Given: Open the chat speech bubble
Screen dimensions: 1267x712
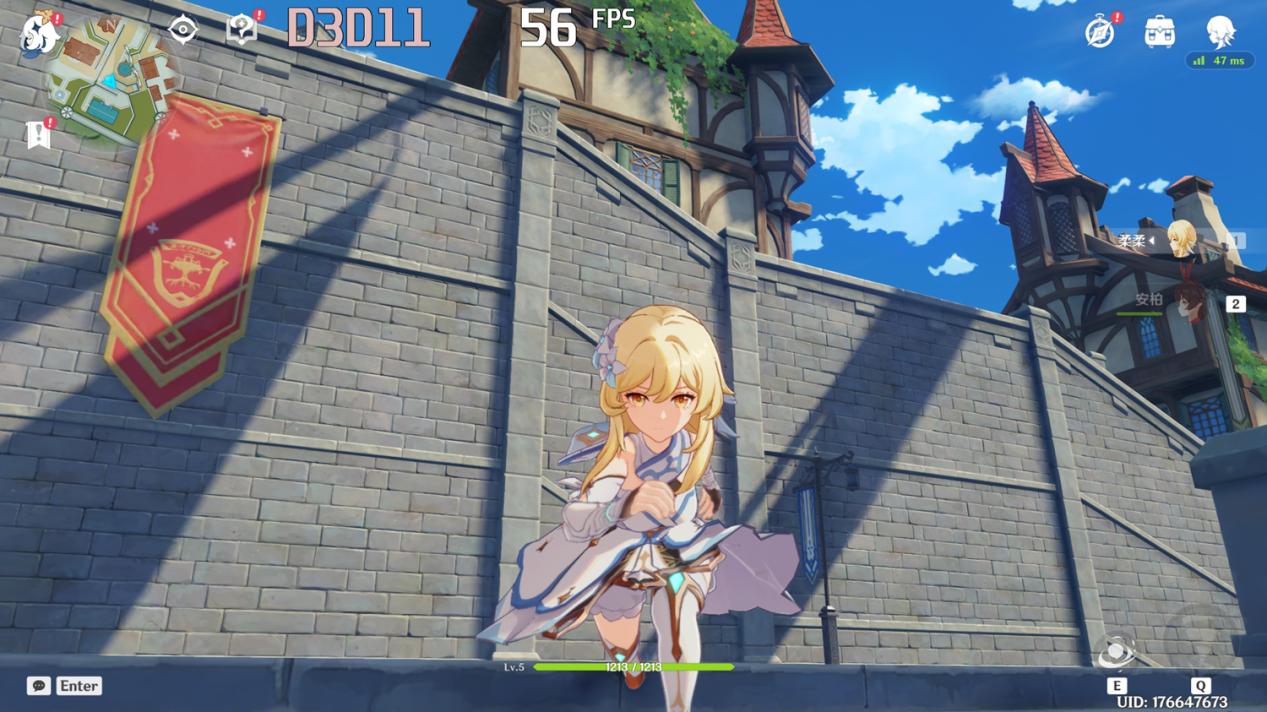Looking at the screenshot, I should tap(39, 686).
